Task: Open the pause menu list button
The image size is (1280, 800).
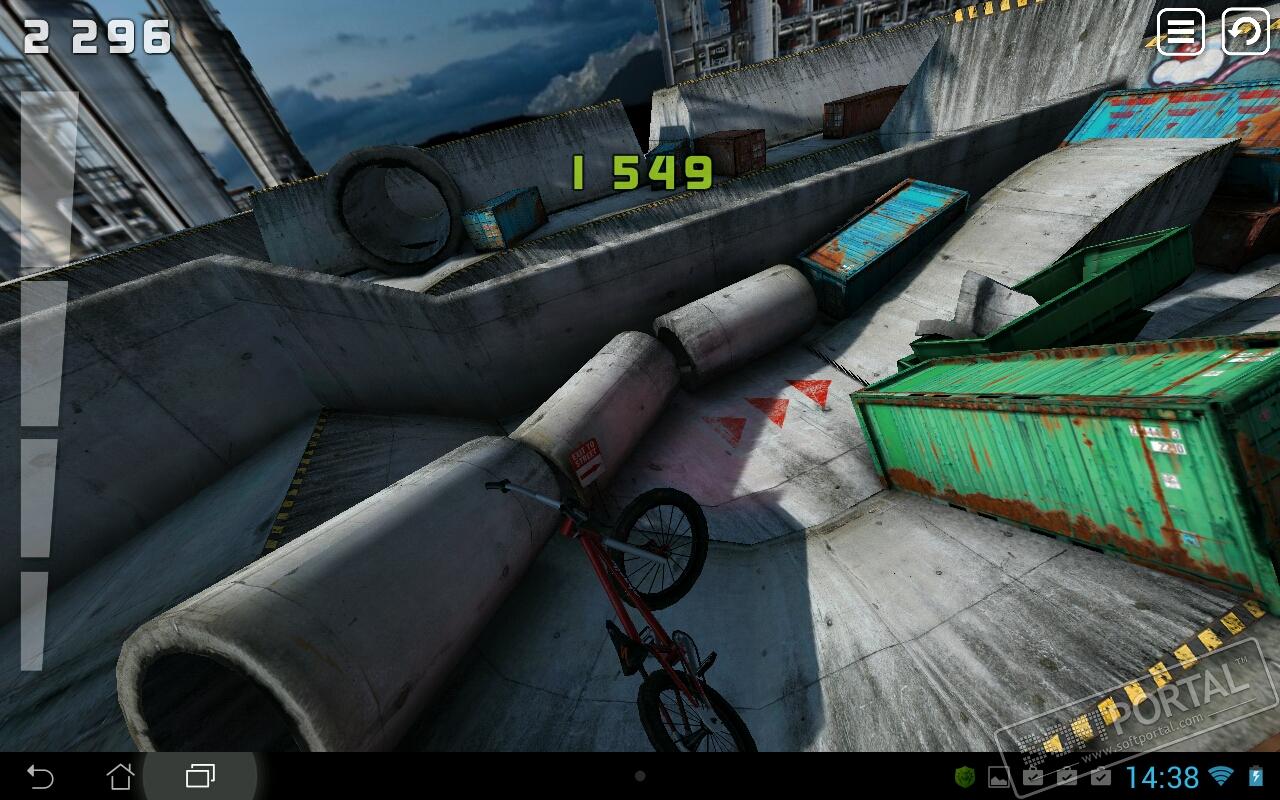Action: pos(1181,32)
